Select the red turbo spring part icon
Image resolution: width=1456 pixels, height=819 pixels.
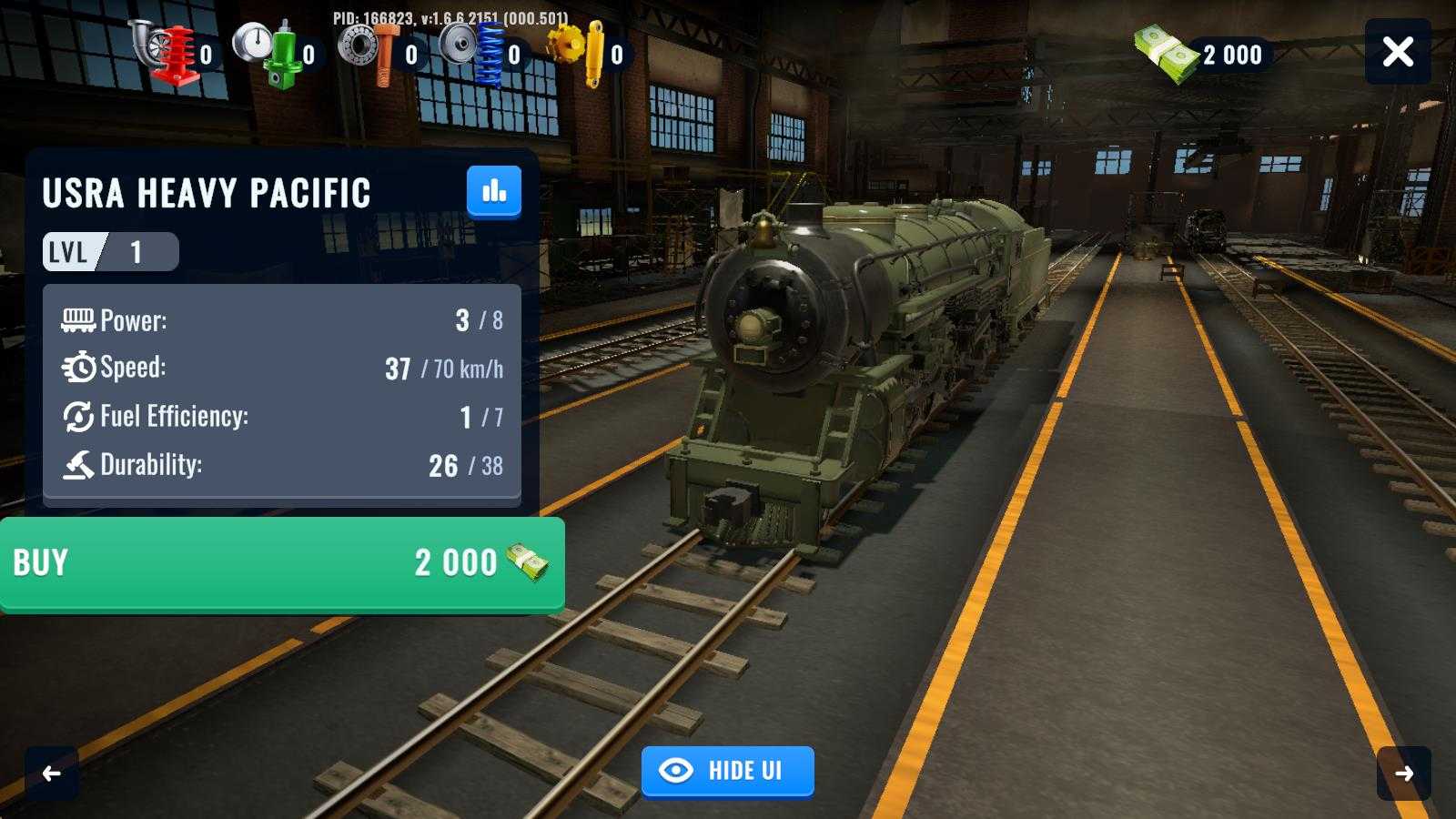pyautogui.click(x=167, y=53)
